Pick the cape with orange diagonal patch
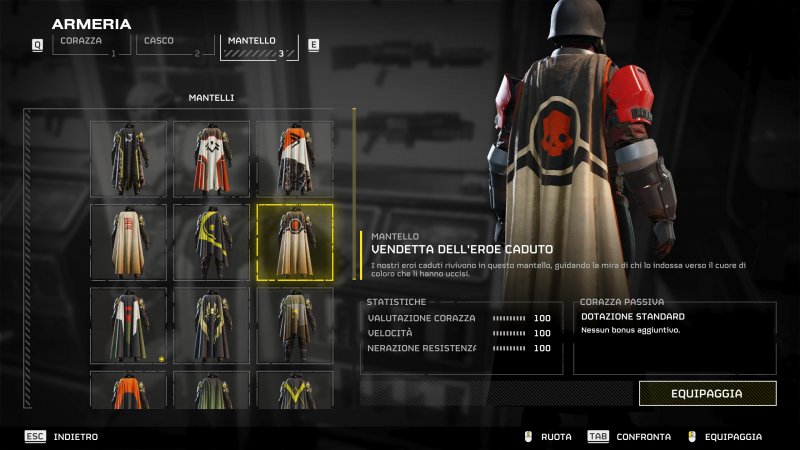 coord(295,159)
